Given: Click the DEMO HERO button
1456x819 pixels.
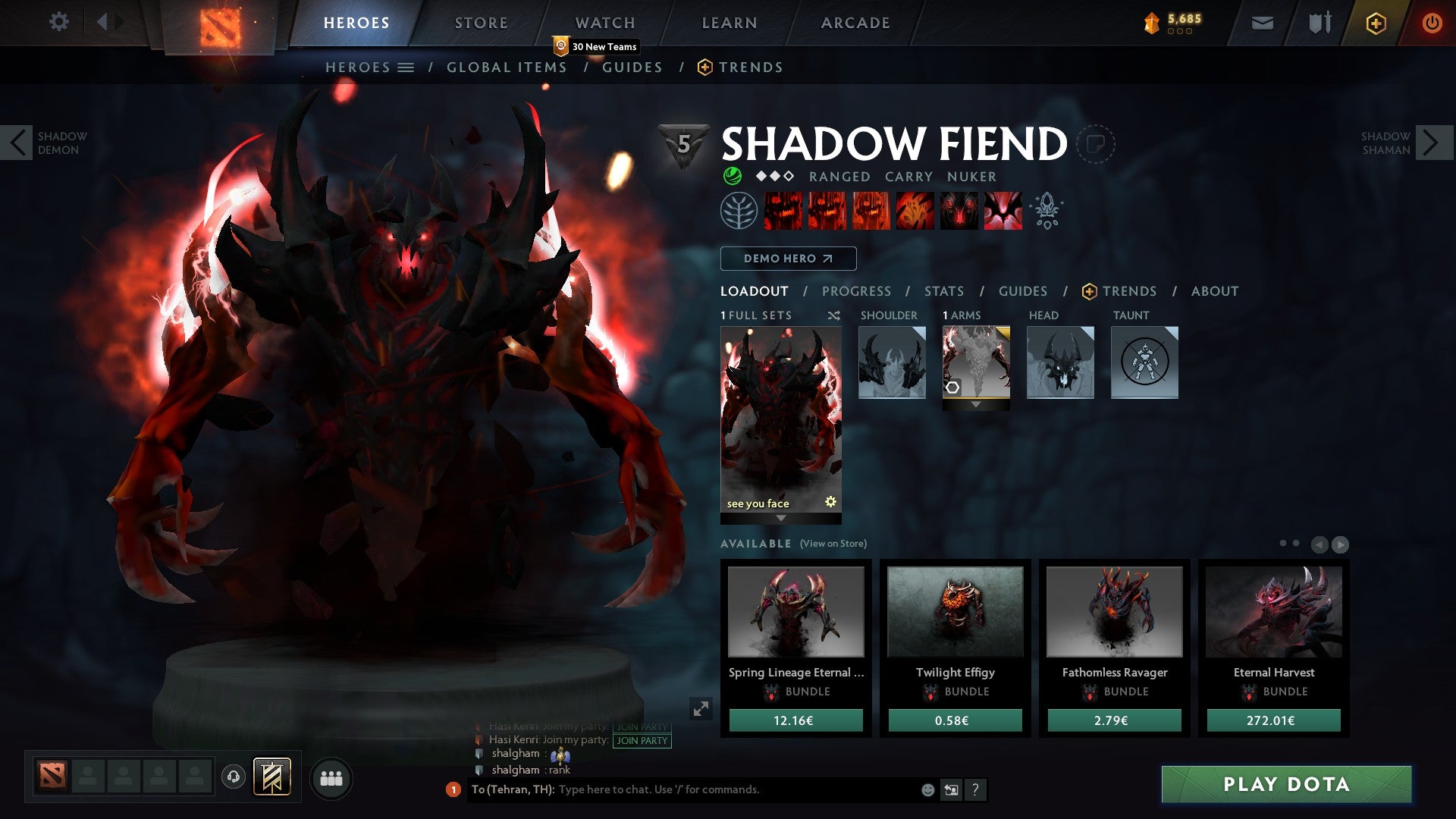Looking at the screenshot, I should [788, 259].
